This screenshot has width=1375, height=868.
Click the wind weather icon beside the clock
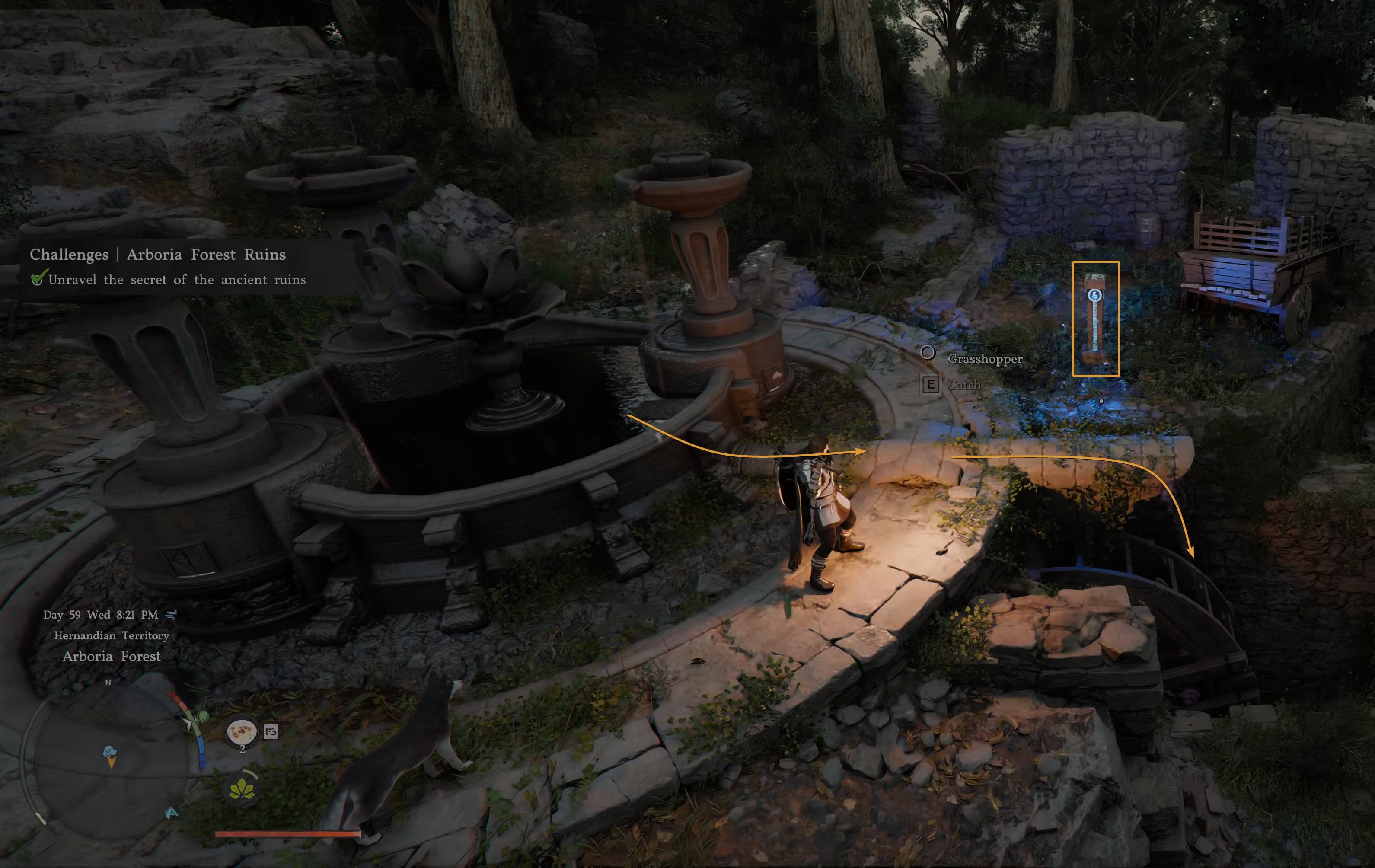pos(171,614)
